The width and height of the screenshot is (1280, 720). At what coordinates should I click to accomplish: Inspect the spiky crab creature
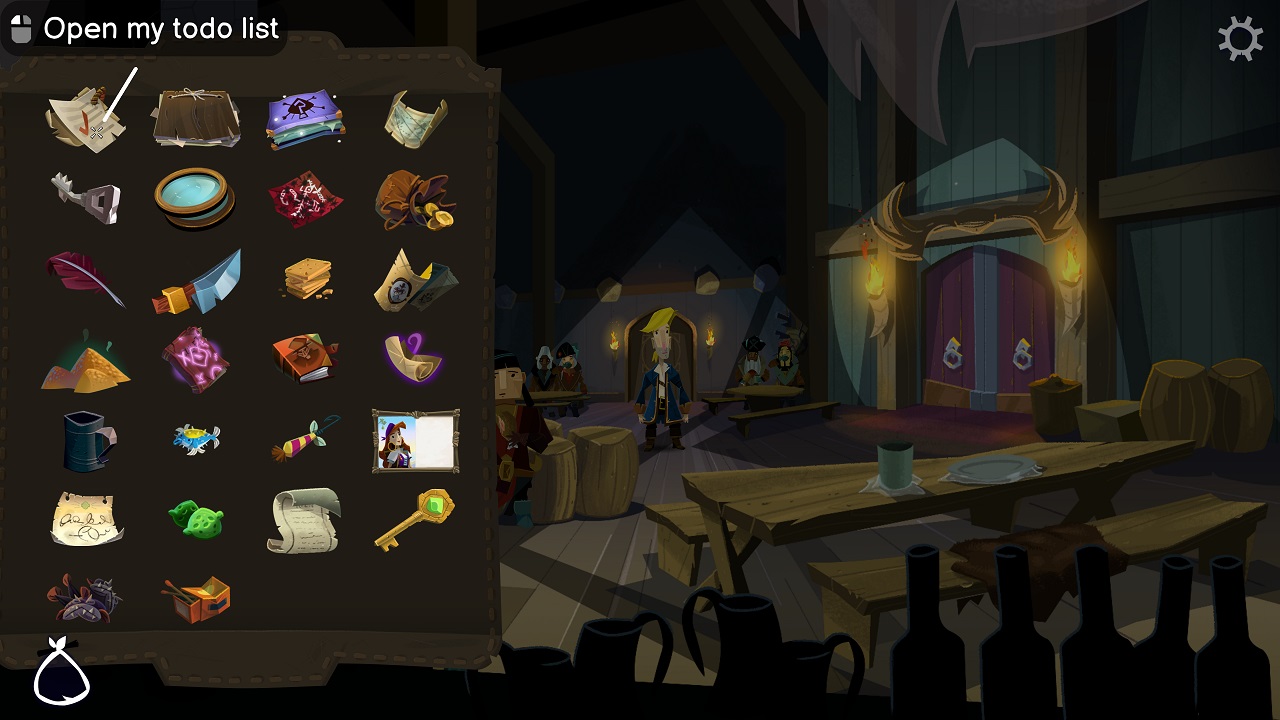pos(85,598)
